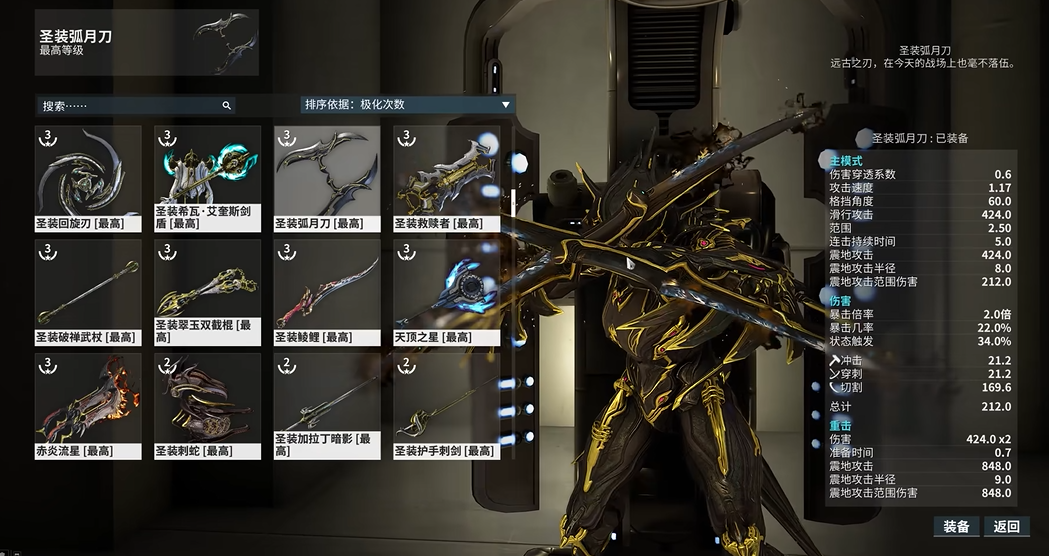Screen dimensions: 1049x556
Task: Select the 赤炎流星 weapon tile
Action: pos(88,405)
